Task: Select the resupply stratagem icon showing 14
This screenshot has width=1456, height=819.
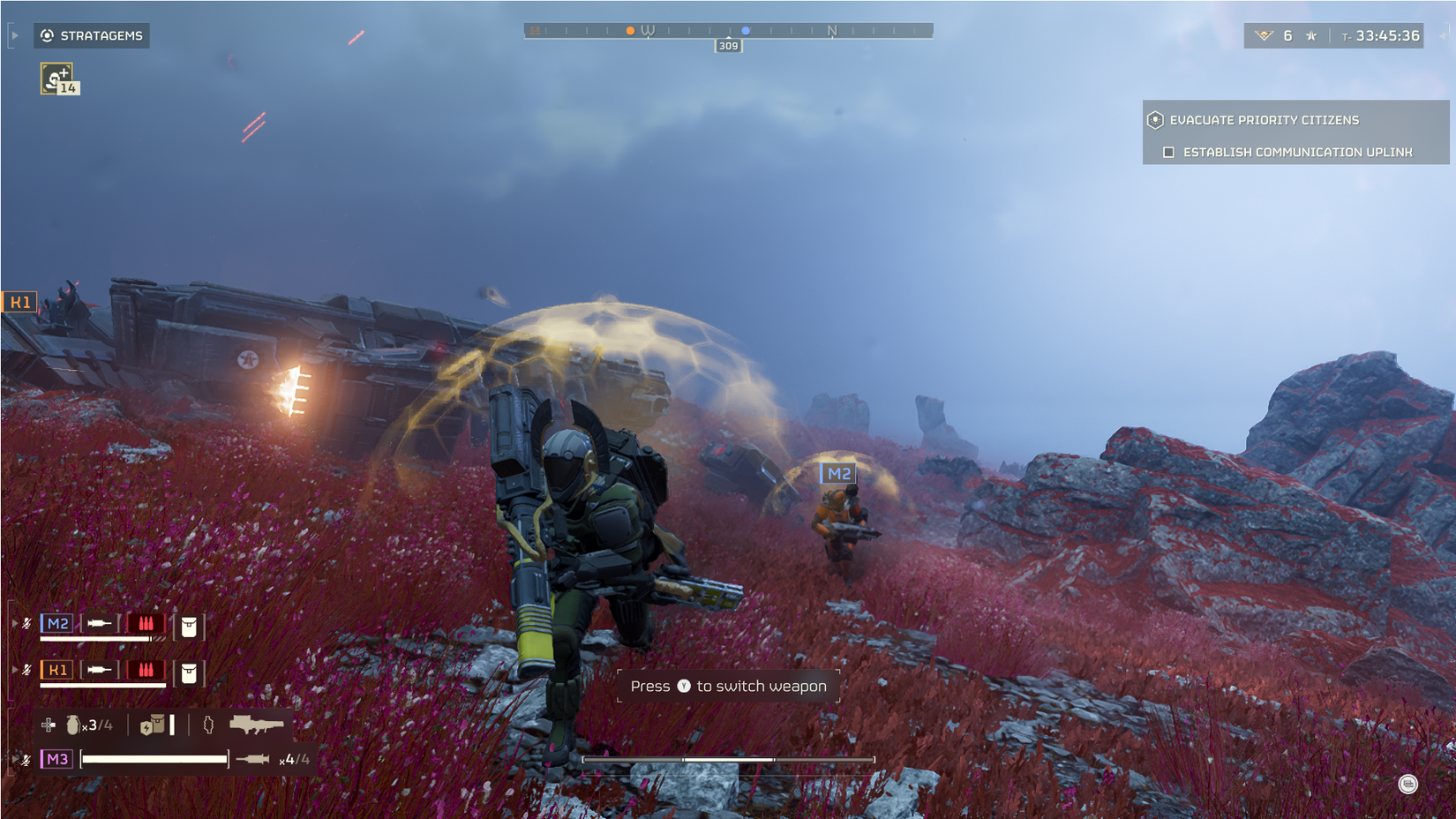Action: tap(56, 79)
